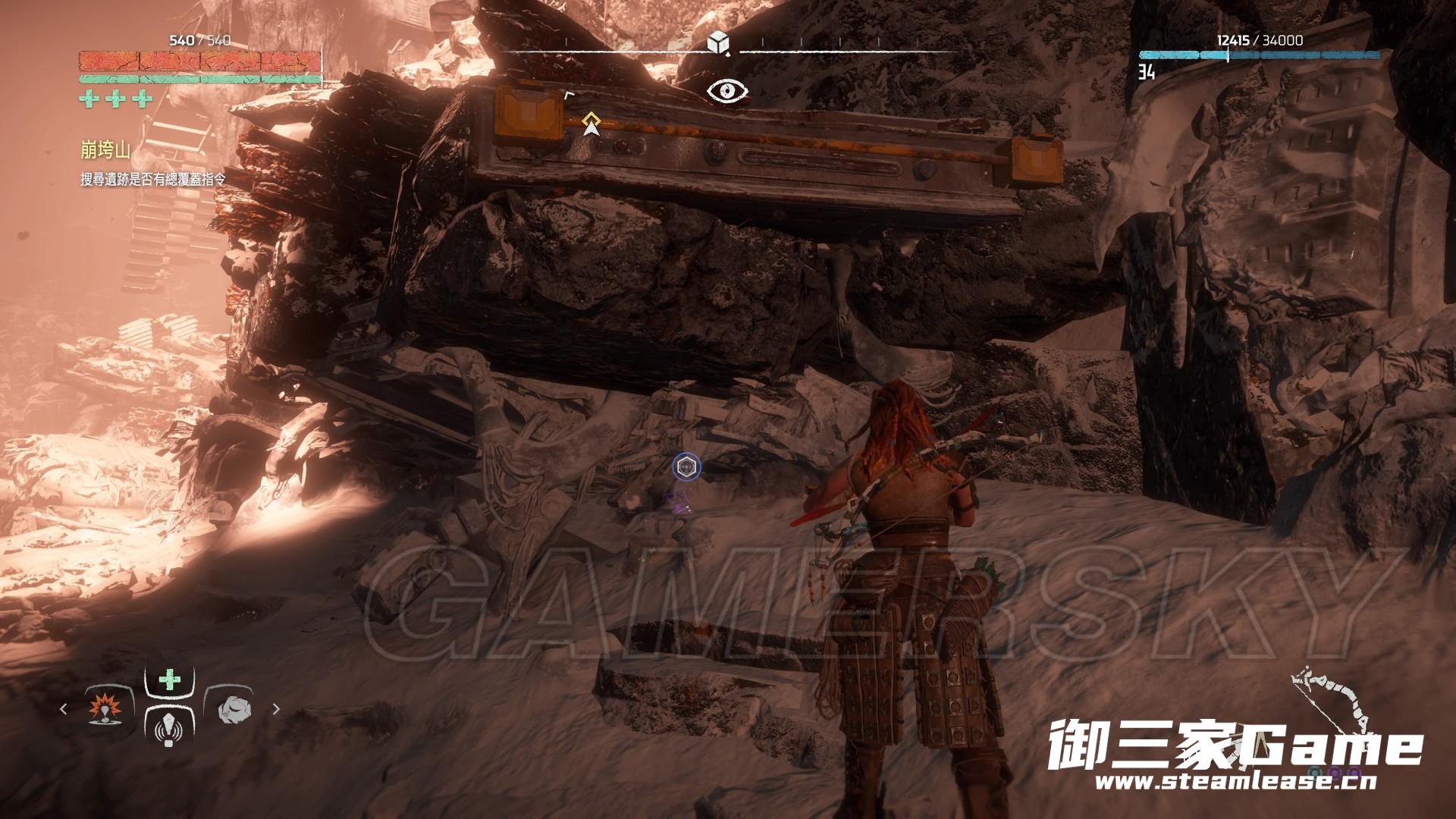Open the 崩垮山 quest tracker

pyautogui.click(x=106, y=151)
